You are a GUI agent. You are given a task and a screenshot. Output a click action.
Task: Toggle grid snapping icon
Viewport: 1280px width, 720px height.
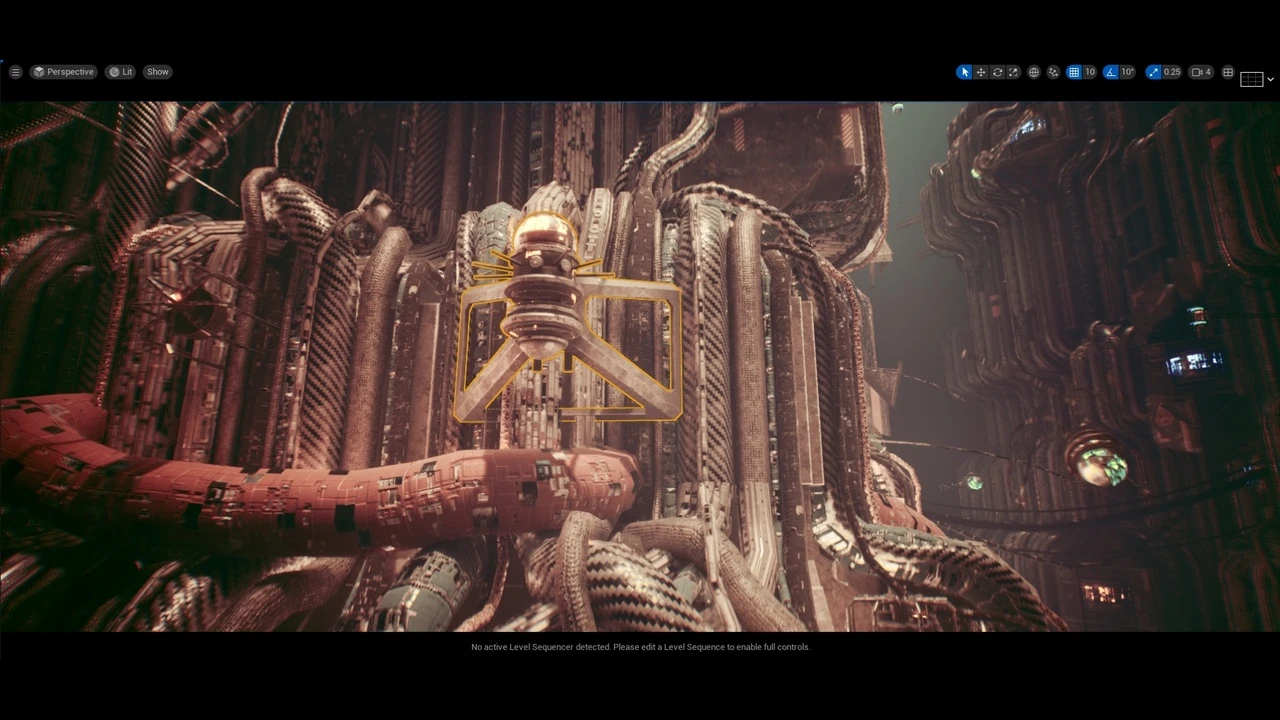pos(1074,72)
